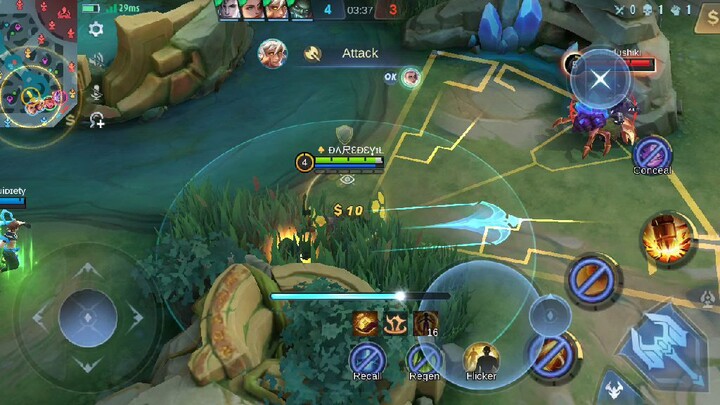Use the Regen ability
Image resolution: width=720 pixels, height=405 pixels.
[x=425, y=359]
